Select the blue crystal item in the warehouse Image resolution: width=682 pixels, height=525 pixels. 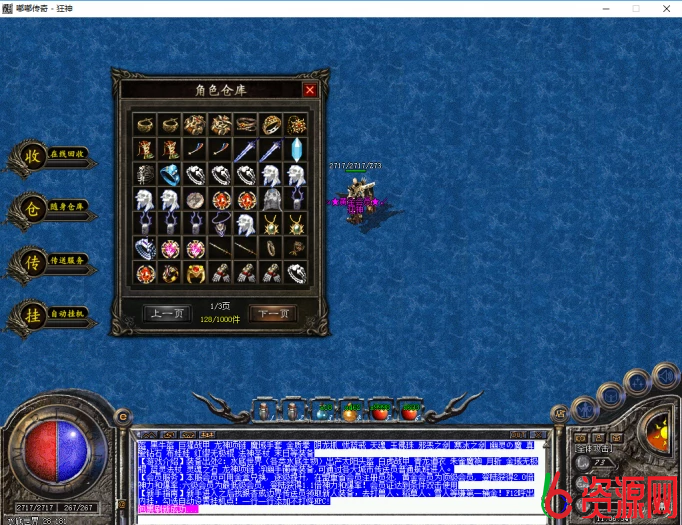click(296, 149)
